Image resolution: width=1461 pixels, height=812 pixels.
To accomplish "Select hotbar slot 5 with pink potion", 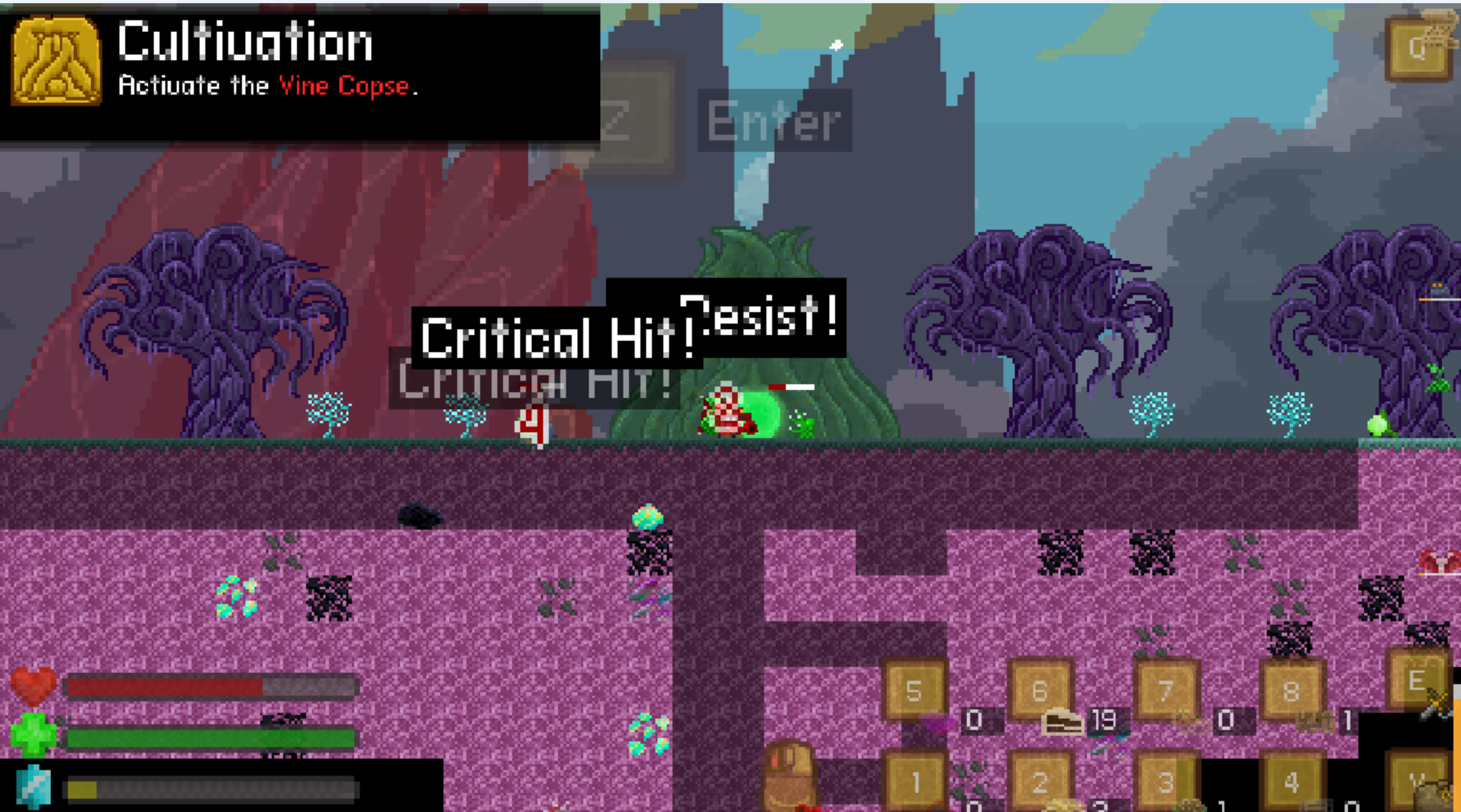I will [x=914, y=691].
